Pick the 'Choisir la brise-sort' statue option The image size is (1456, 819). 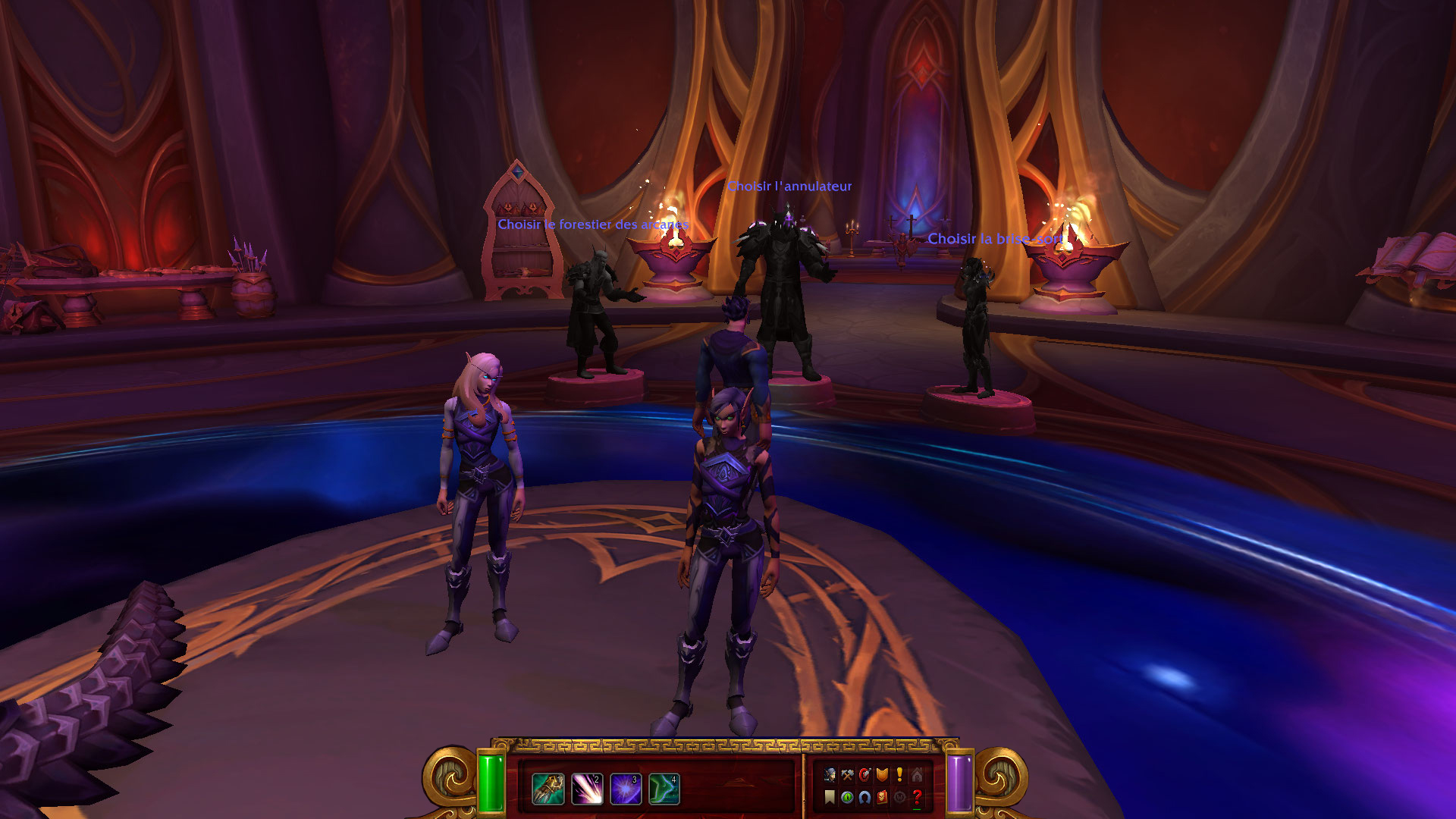995,239
